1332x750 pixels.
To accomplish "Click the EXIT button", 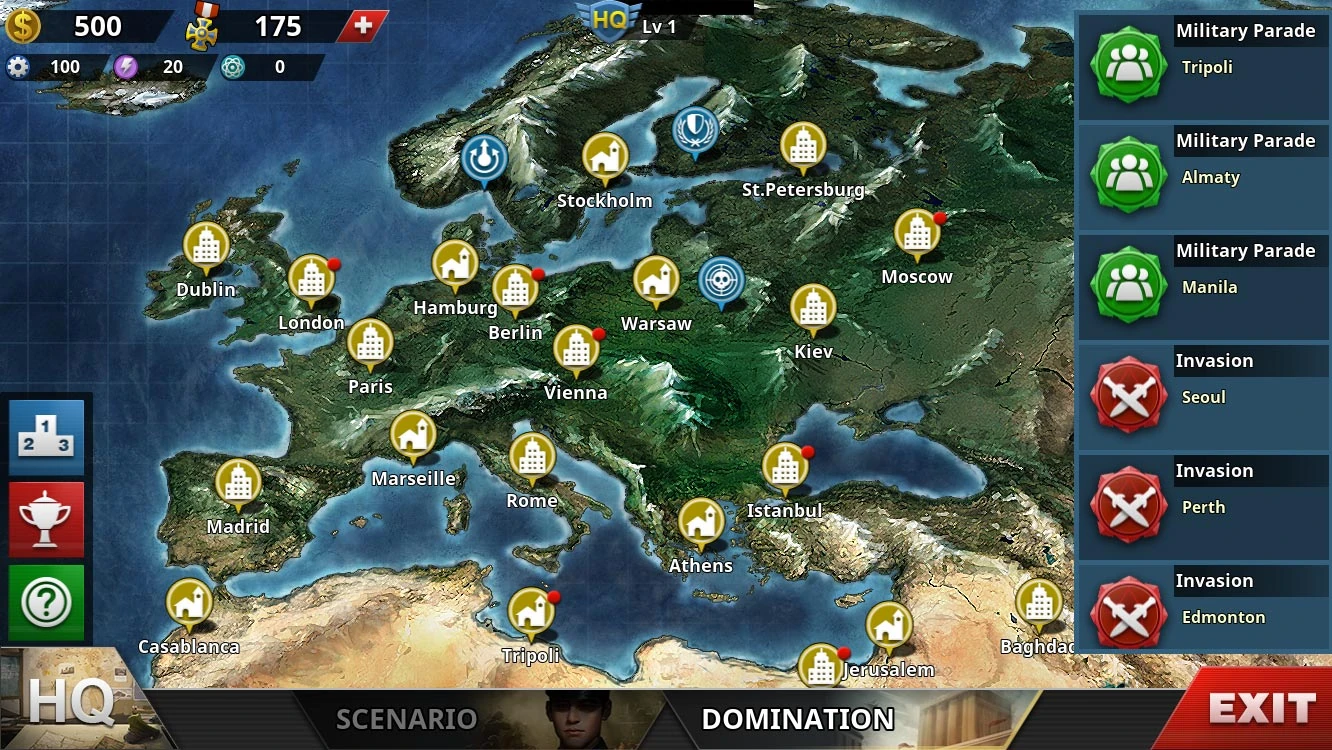I will [x=1258, y=706].
